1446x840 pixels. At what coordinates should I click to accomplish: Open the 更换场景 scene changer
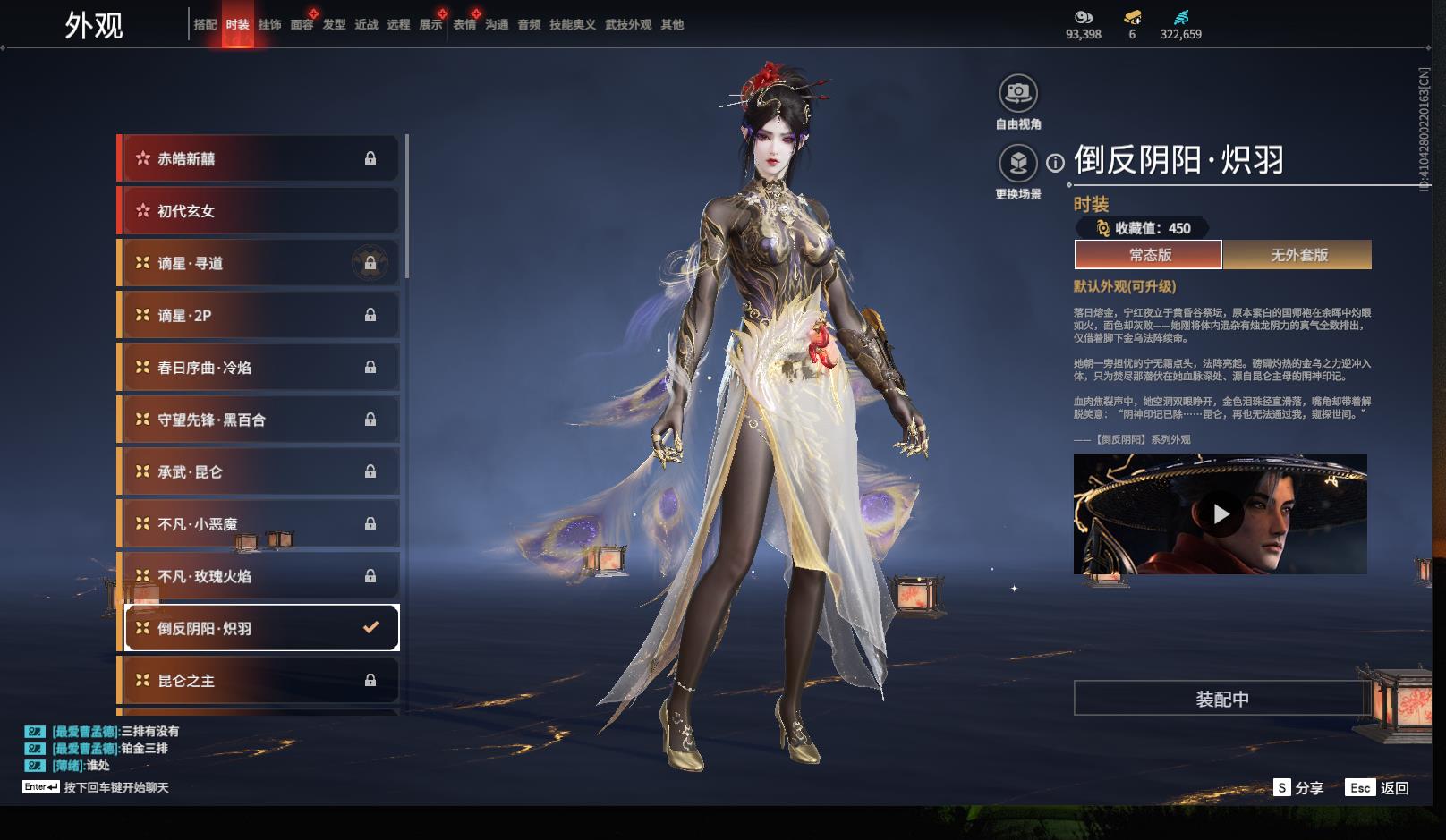1018,163
